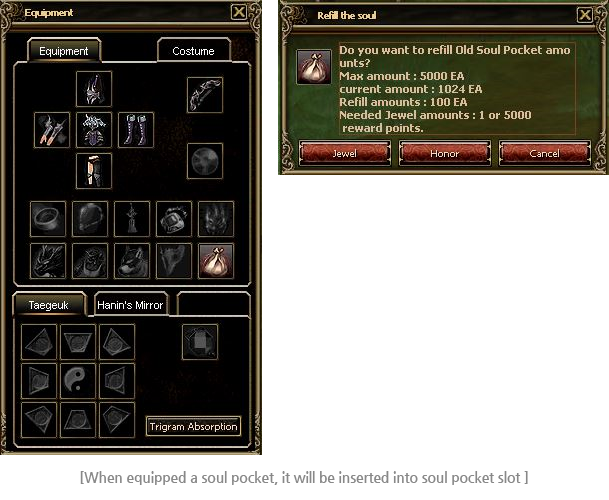Select the equipped ring slot

[x=49, y=219]
